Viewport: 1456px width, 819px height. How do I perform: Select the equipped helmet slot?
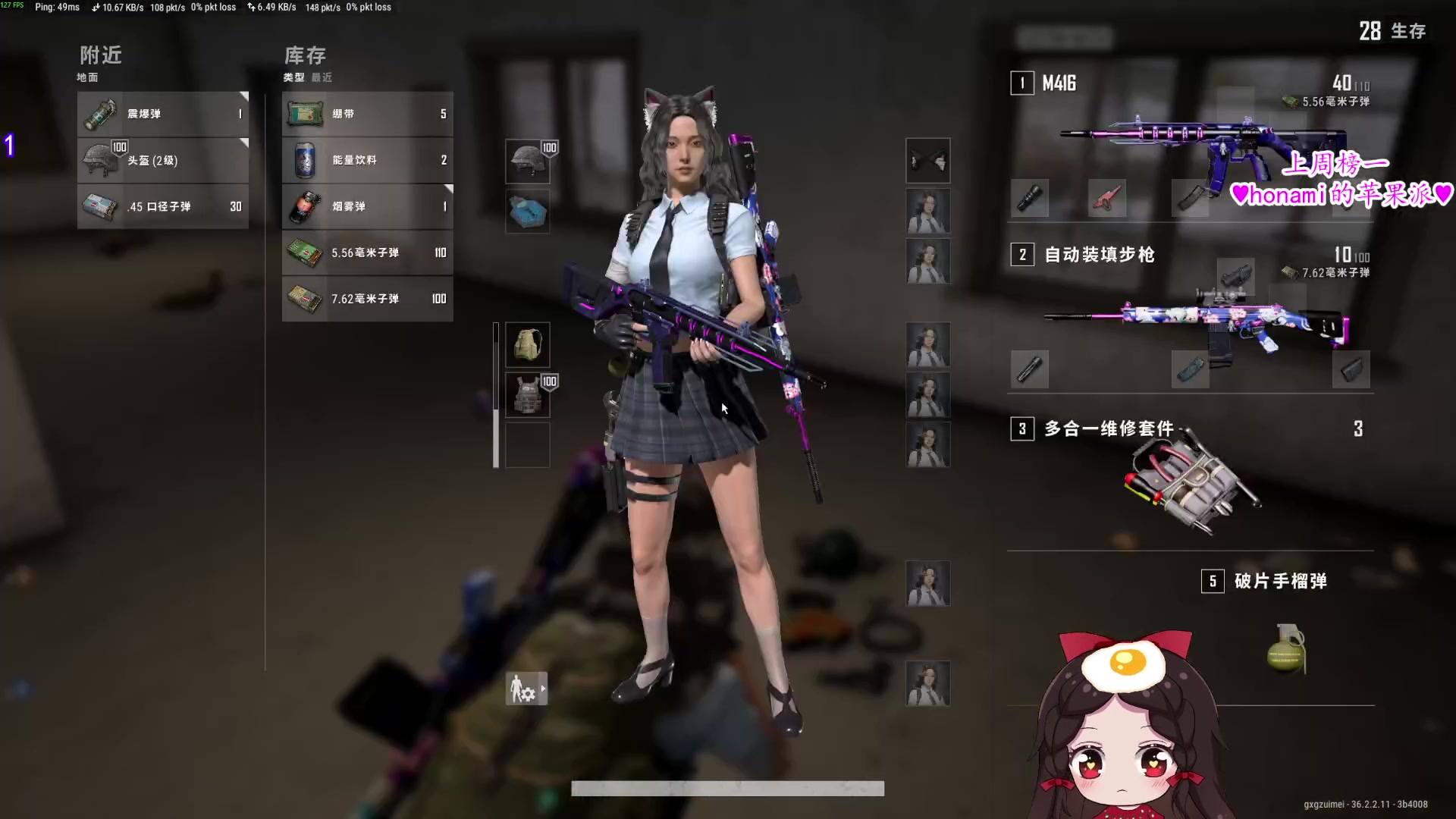pyautogui.click(x=528, y=161)
